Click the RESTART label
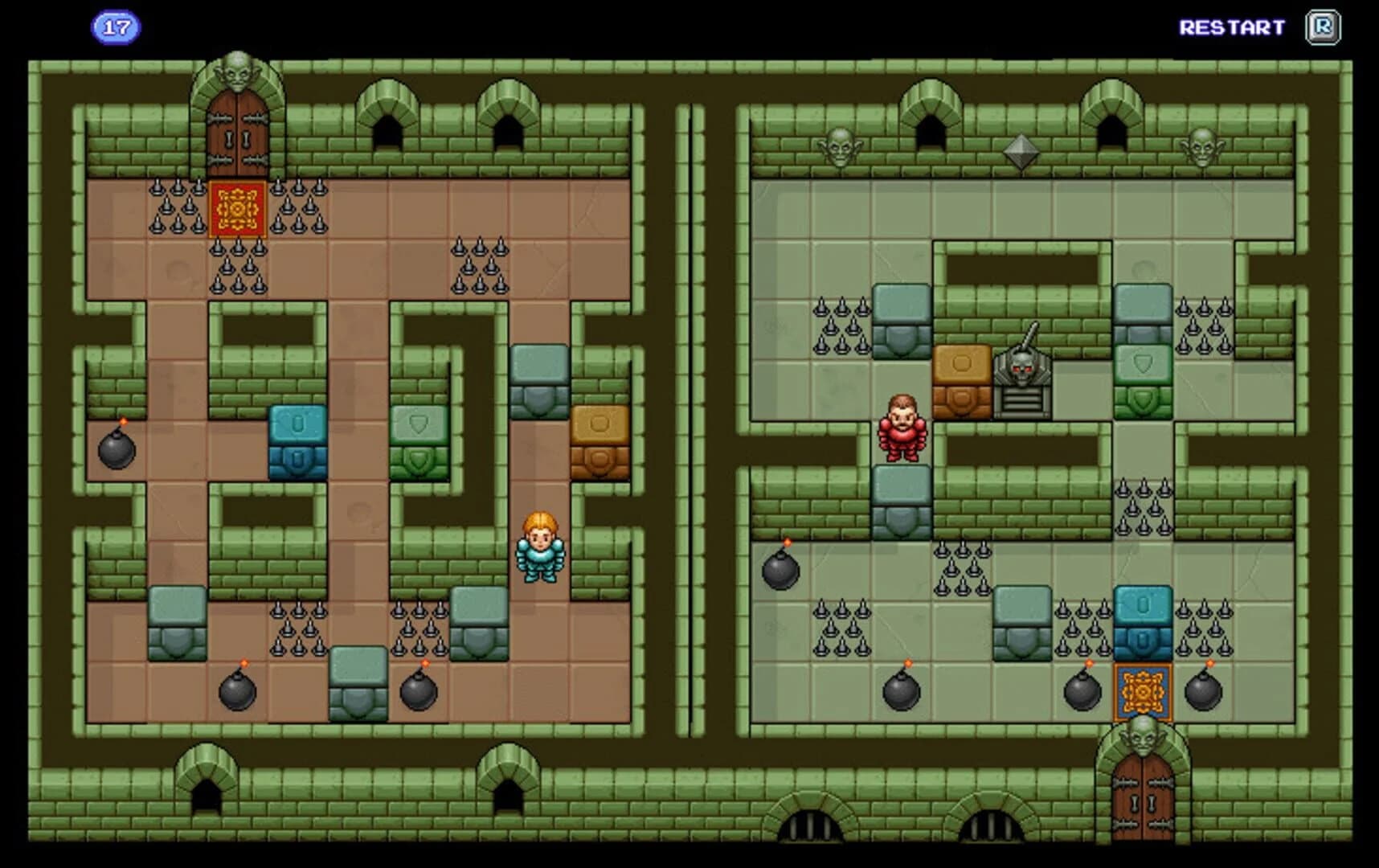The height and width of the screenshot is (868, 1379). [1230, 27]
